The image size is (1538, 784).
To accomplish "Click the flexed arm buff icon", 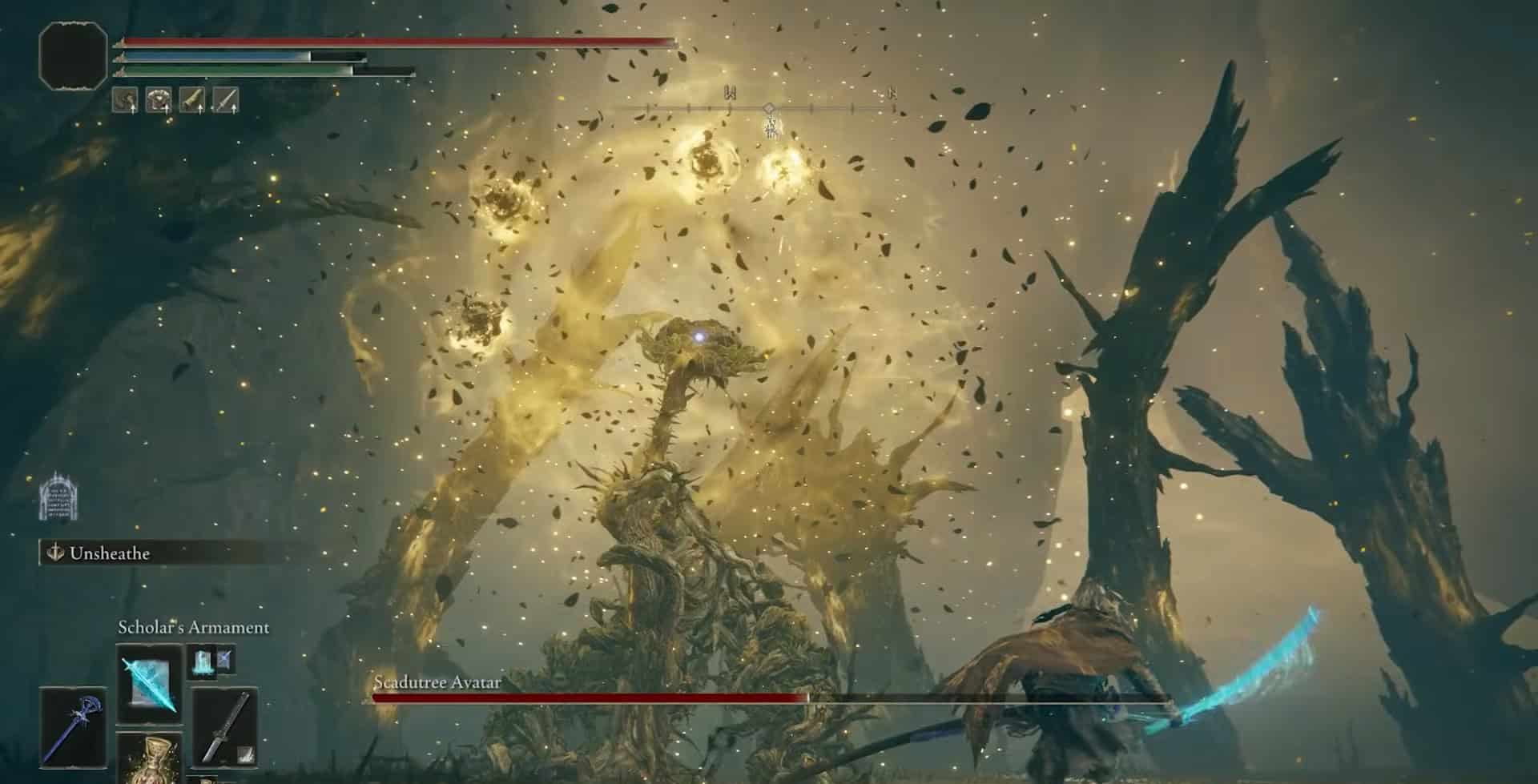I will [x=125, y=100].
